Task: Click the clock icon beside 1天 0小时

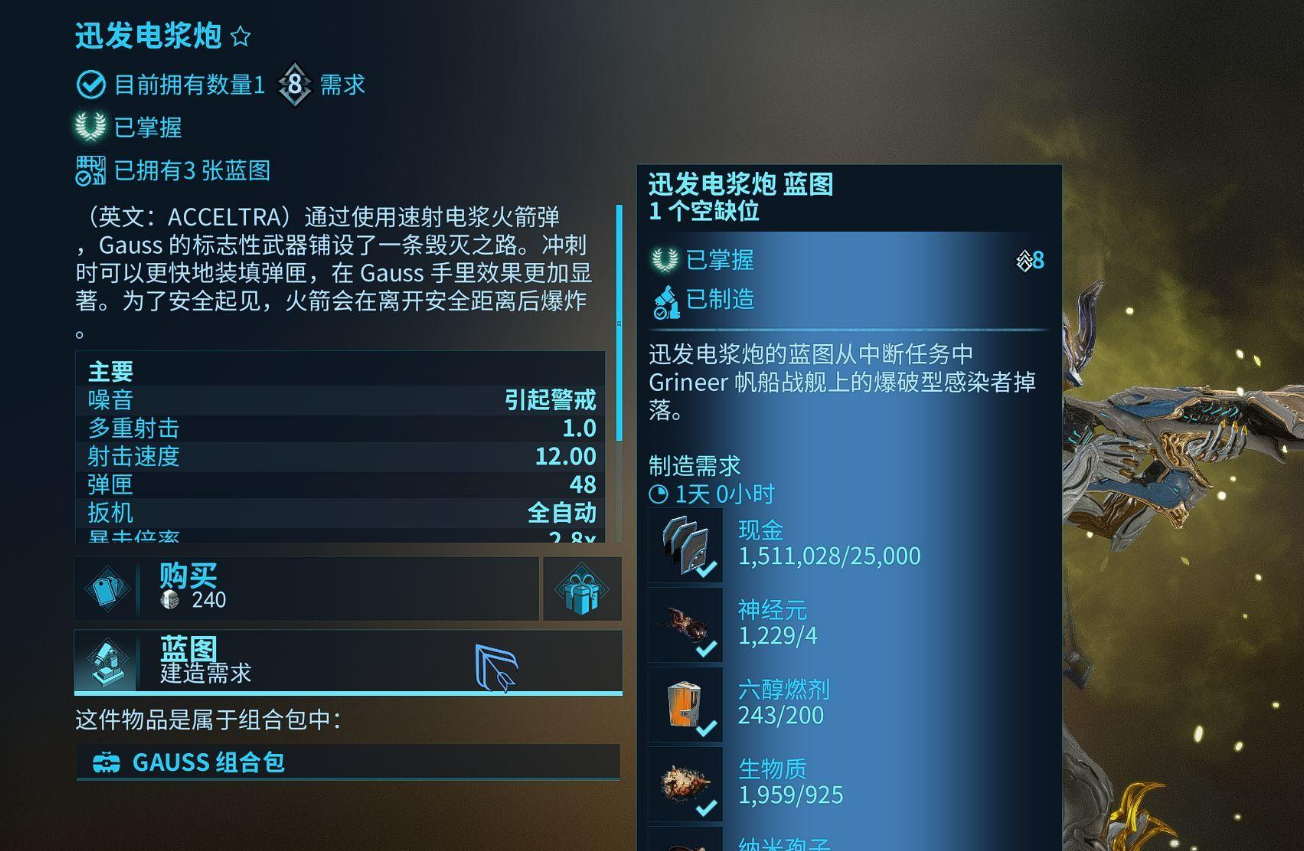Action: tap(655, 494)
